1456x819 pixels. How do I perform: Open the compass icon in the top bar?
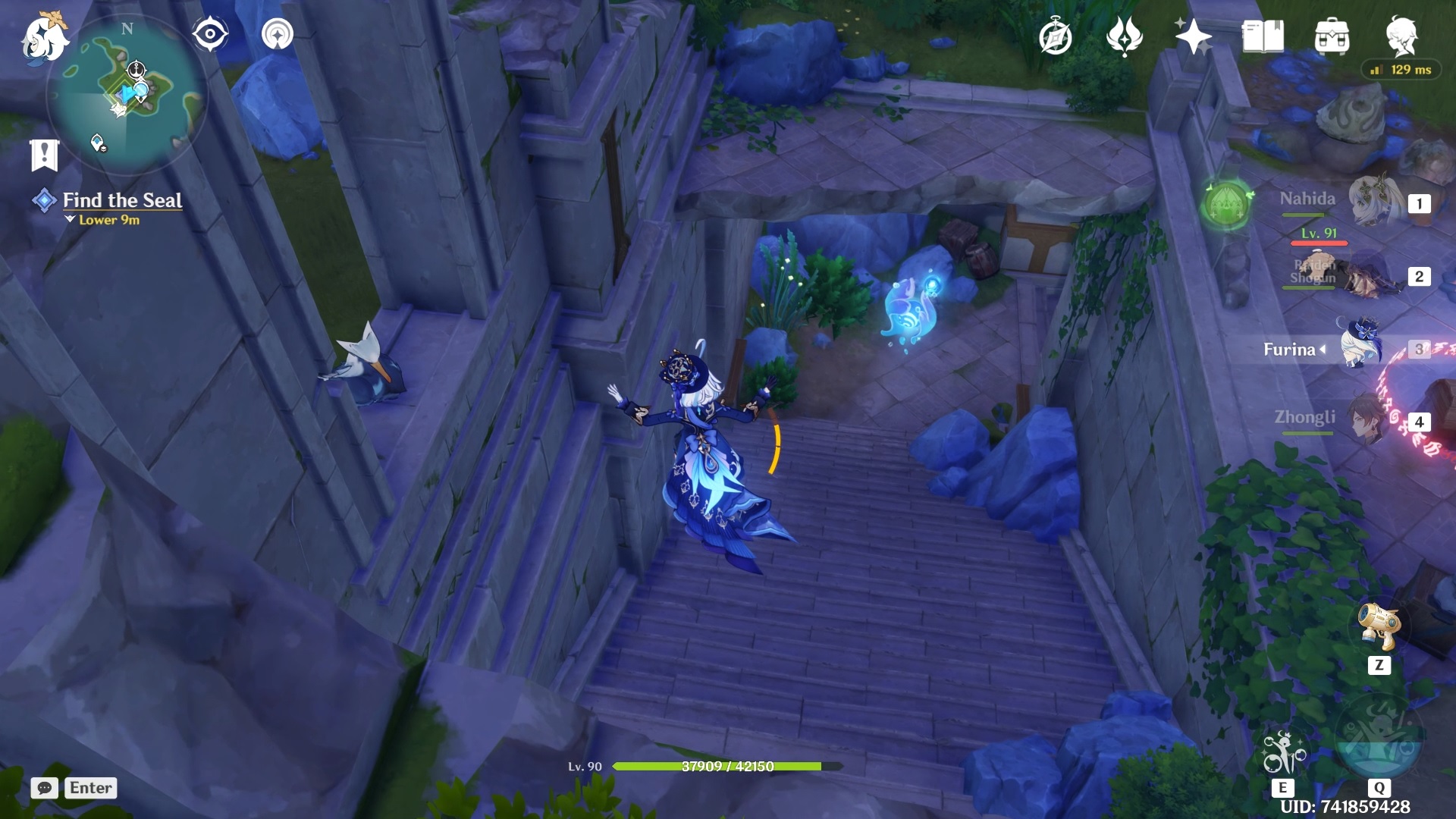(x=1056, y=36)
